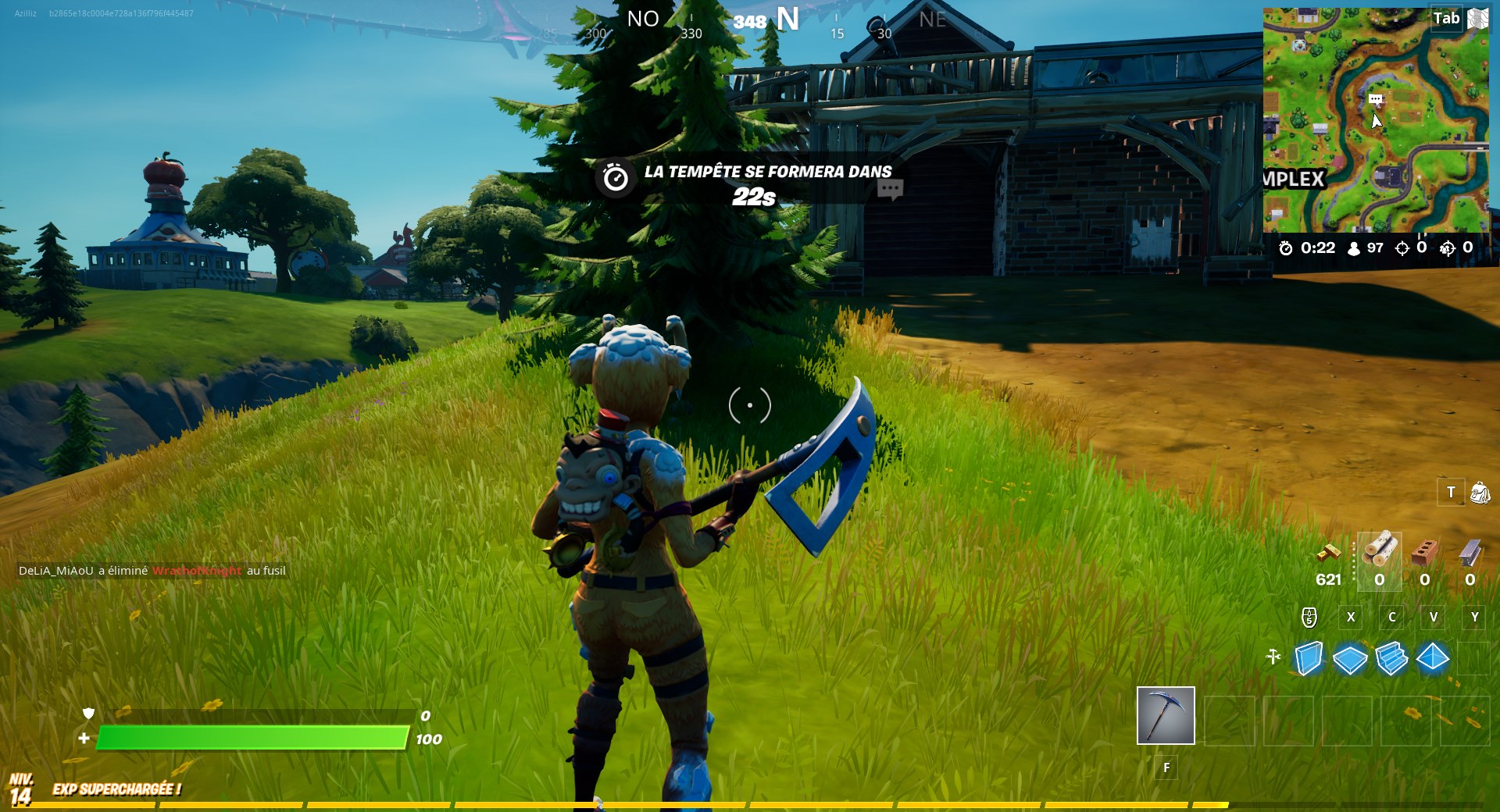Image resolution: width=1500 pixels, height=812 pixels.
Task: Select the stairs build piece icon
Action: tap(1392, 660)
